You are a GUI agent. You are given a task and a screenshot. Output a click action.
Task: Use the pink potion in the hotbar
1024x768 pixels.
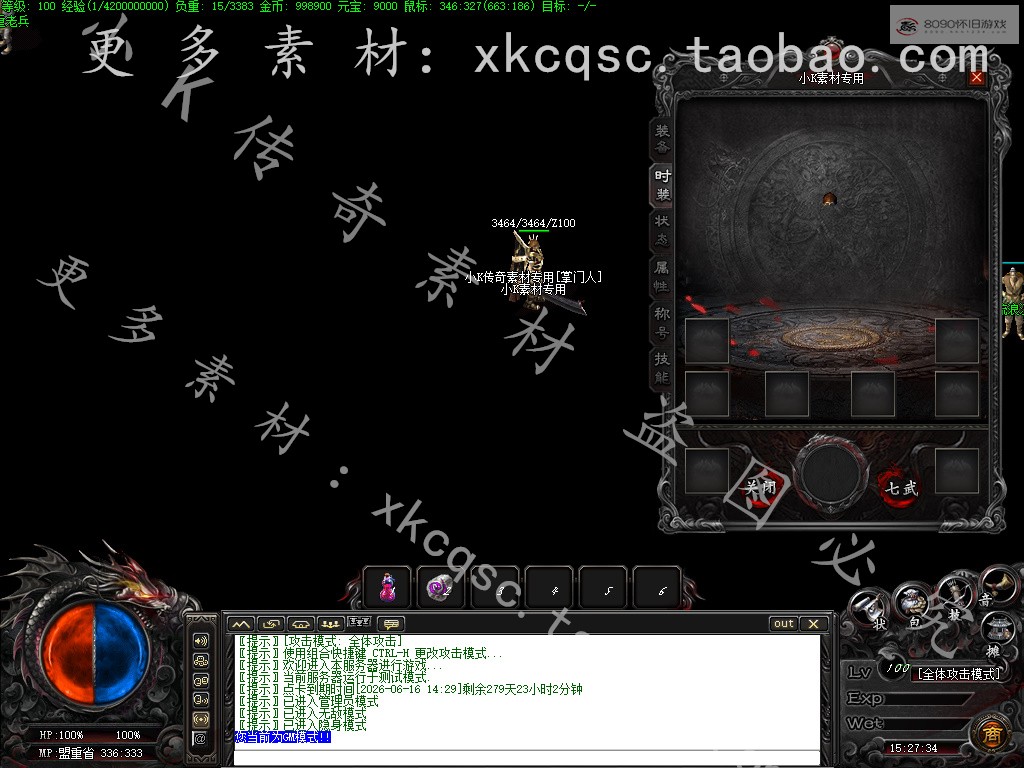387,588
